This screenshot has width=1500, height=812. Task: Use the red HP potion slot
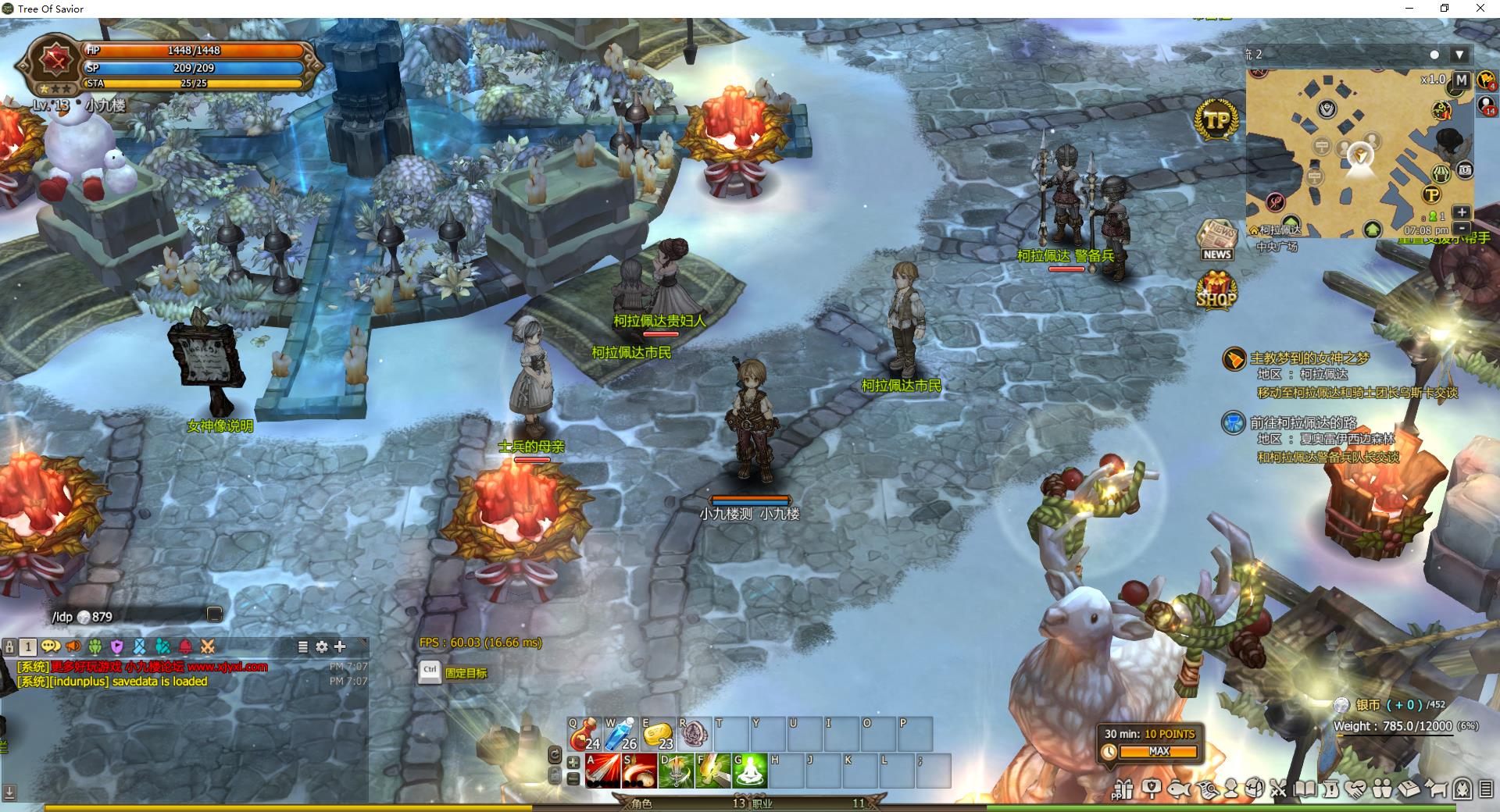pos(583,734)
